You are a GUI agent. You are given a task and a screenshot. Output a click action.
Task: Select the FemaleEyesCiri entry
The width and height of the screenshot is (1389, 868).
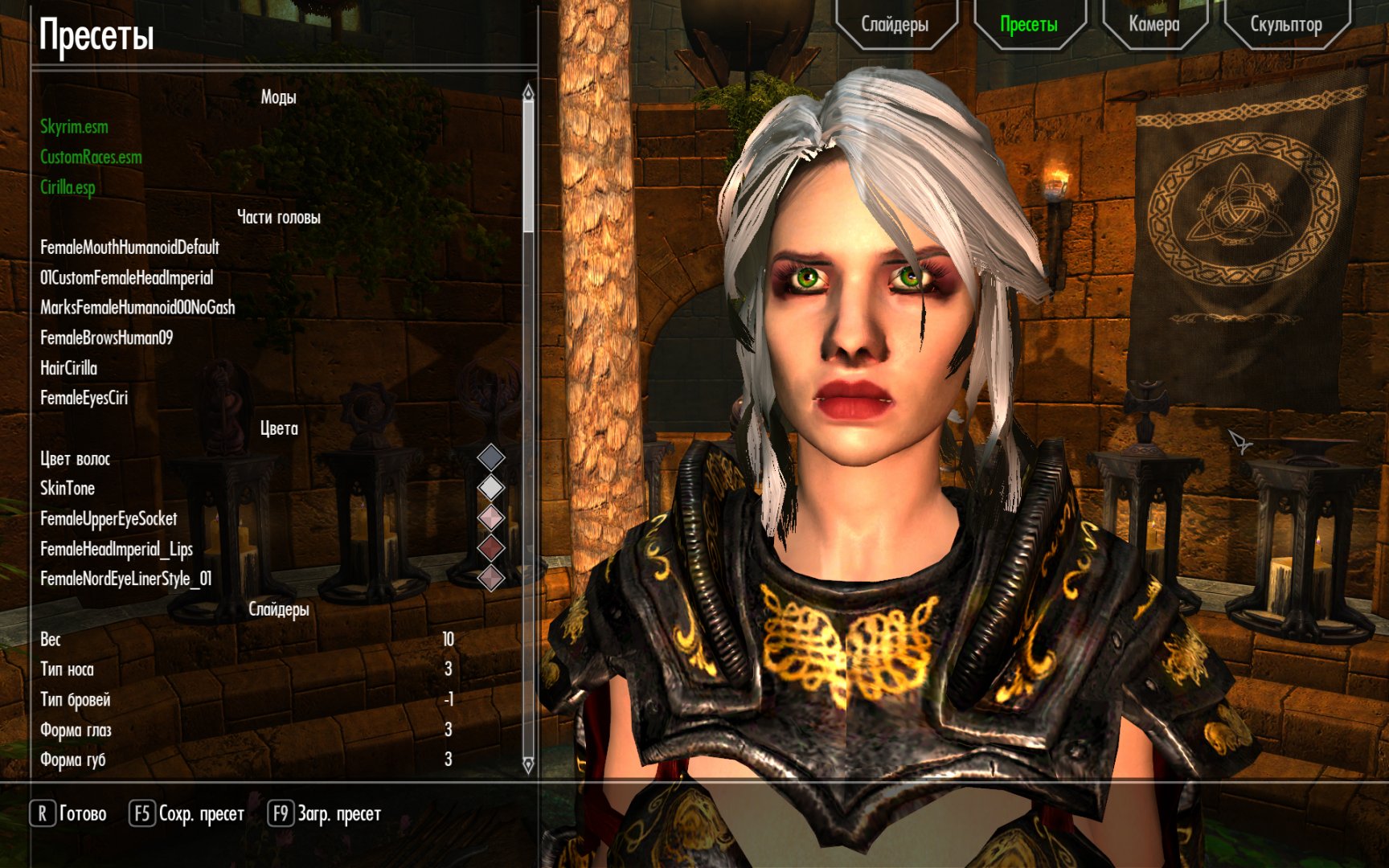click(84, 398)
